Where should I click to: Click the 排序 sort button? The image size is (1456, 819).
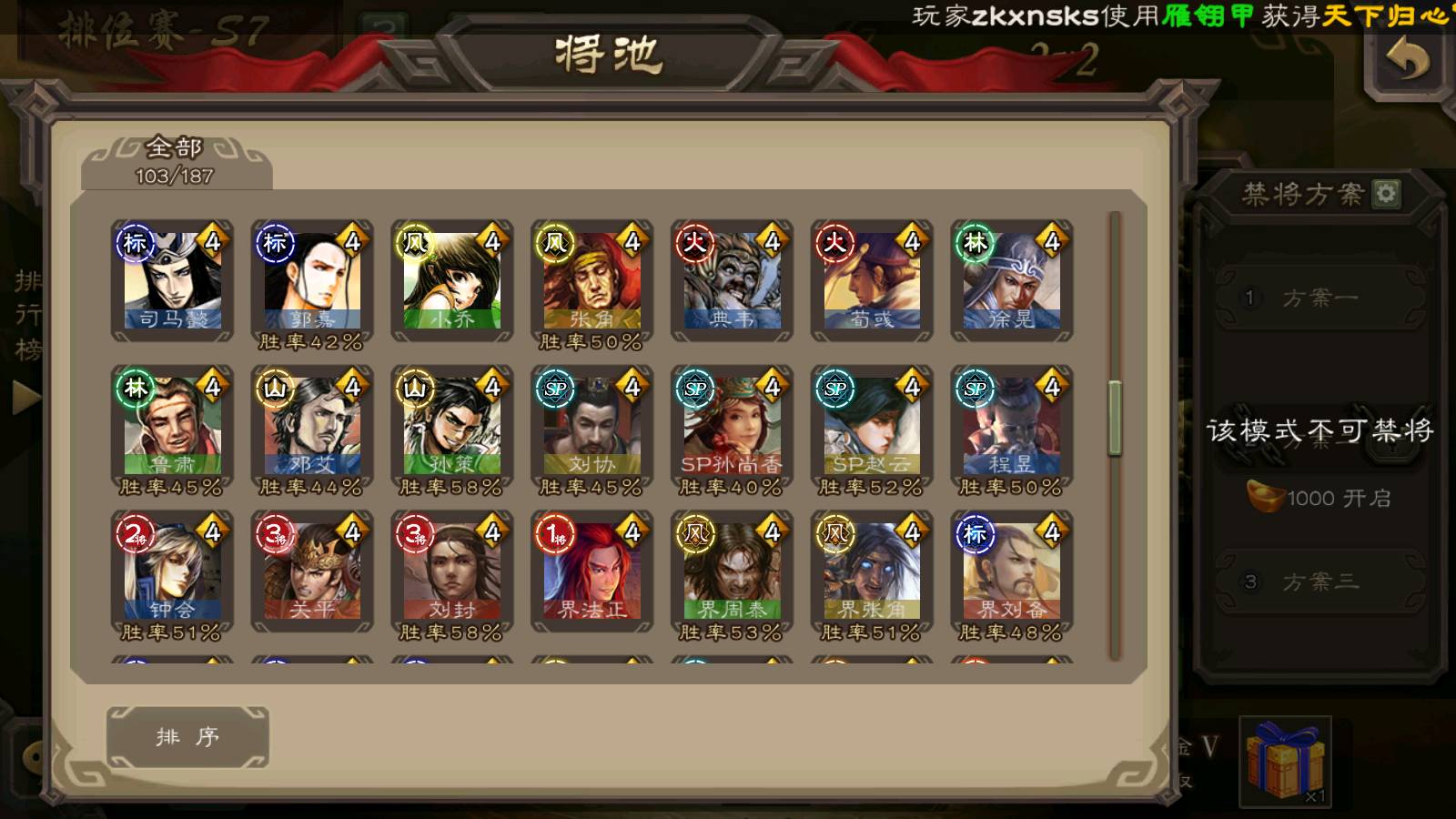(x=187, y=737)
